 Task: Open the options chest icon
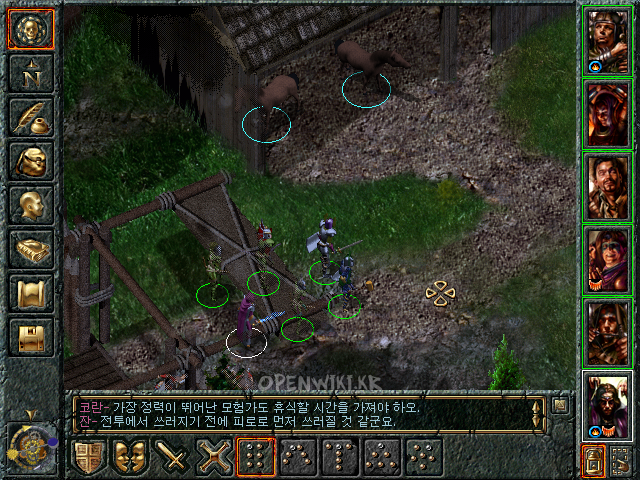click(x=31, y=337)
